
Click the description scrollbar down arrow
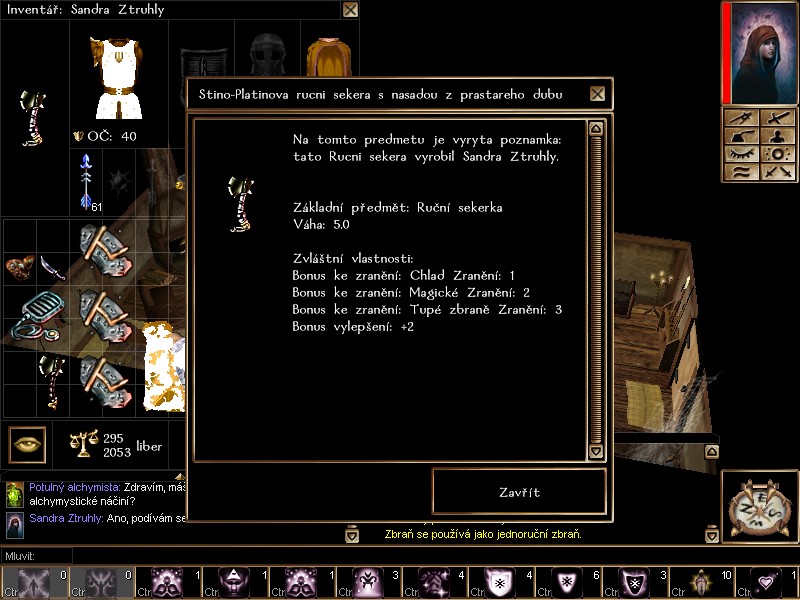click(597, 451)
